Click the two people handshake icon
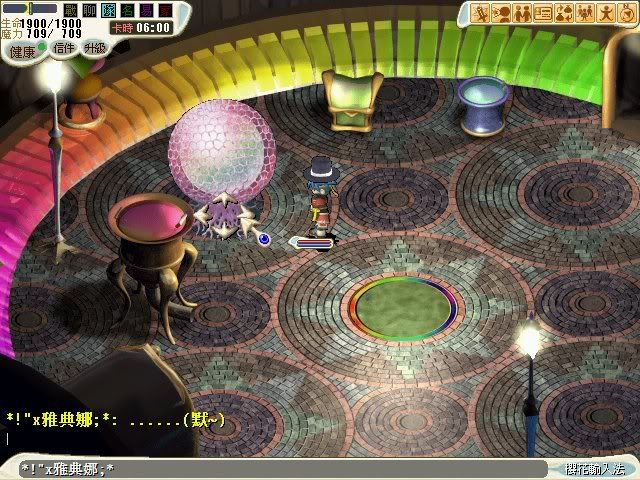The height and width of the screenshot is (480, 640). (521, 13)
